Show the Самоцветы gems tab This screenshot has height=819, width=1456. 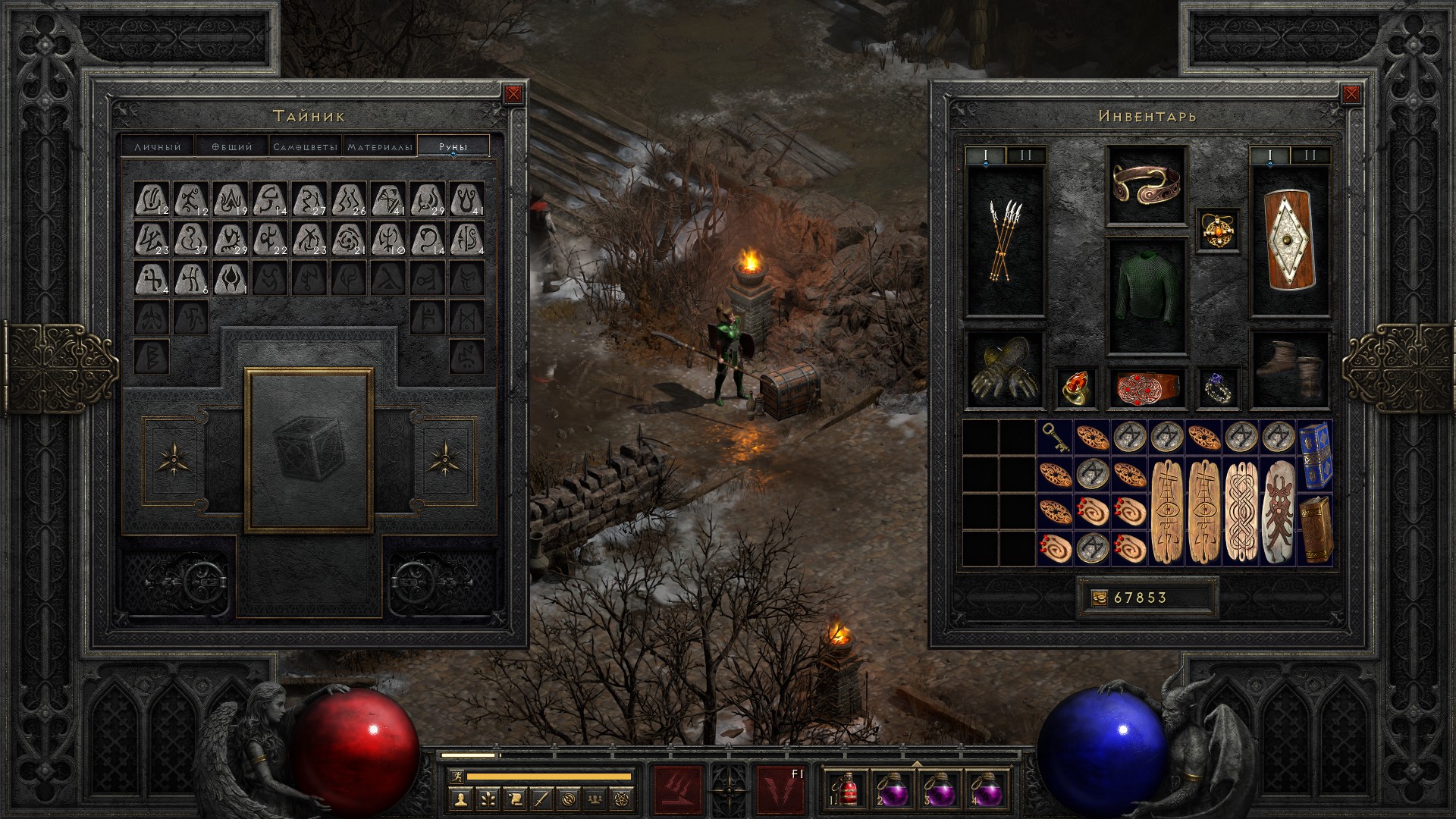(305, 146)
